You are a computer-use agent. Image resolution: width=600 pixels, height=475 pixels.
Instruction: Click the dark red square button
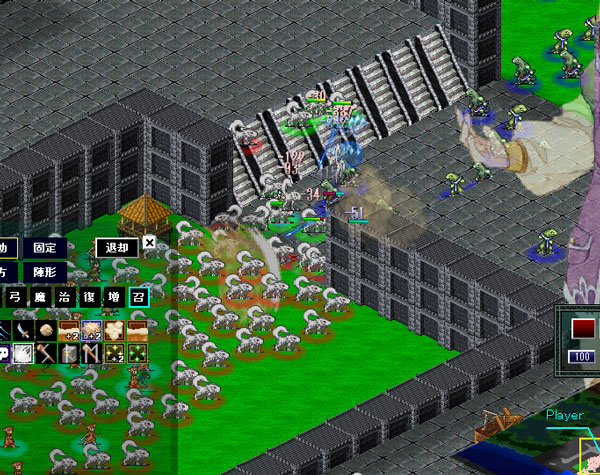[581, 328]
